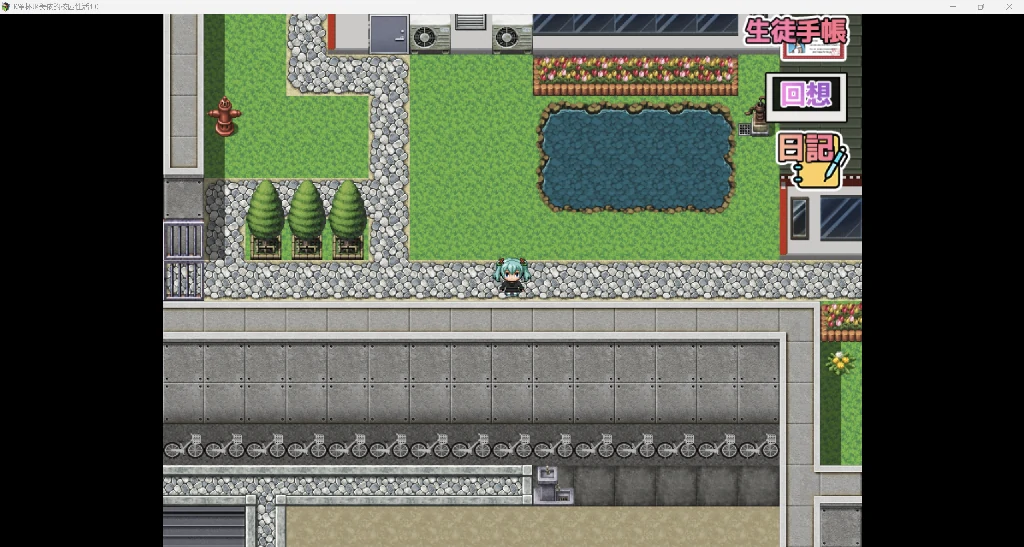Screen dimensions: 1024x547
Task: Open the 回想 recollection menu
Action: (x=806, y=95)
